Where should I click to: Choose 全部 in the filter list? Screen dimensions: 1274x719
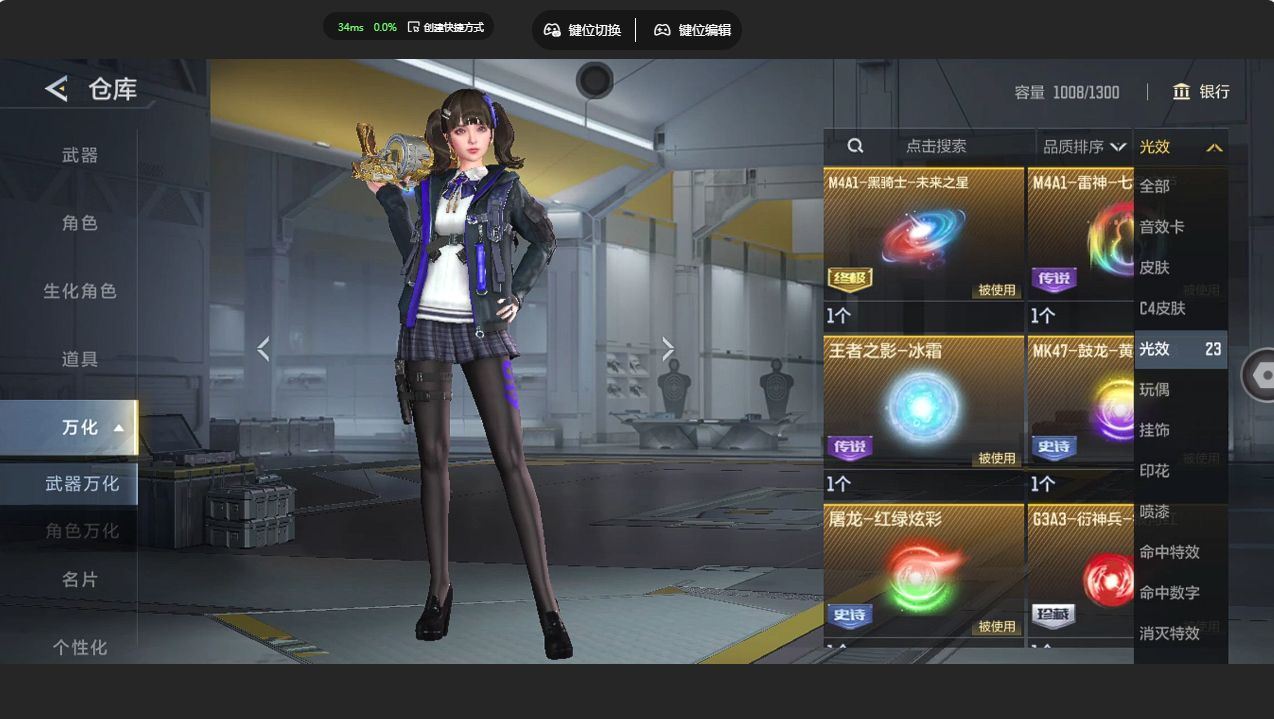coord(1155,186)
